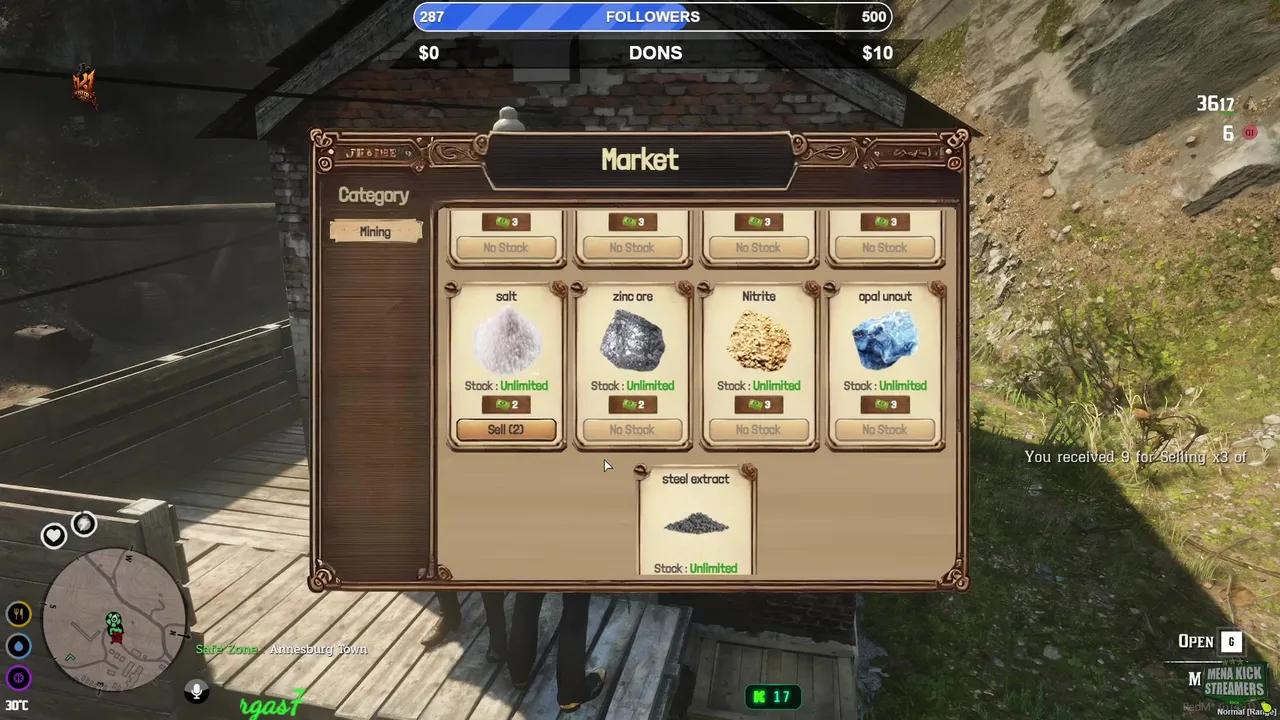Screen dimensions: 1280x720
Task: Click the Nitrite No Stock button
Action: pos(758,430)
